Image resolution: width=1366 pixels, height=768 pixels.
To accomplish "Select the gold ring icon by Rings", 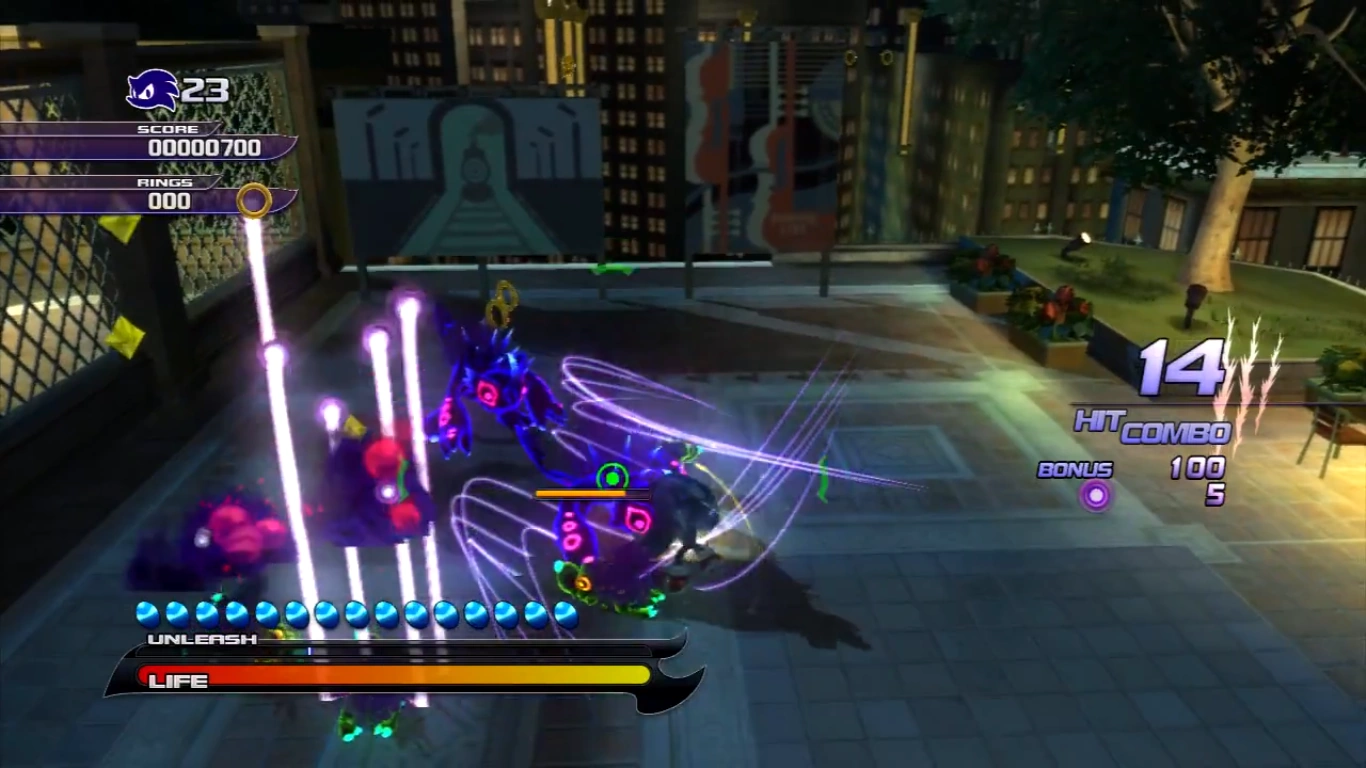I will tap(254, 200).
